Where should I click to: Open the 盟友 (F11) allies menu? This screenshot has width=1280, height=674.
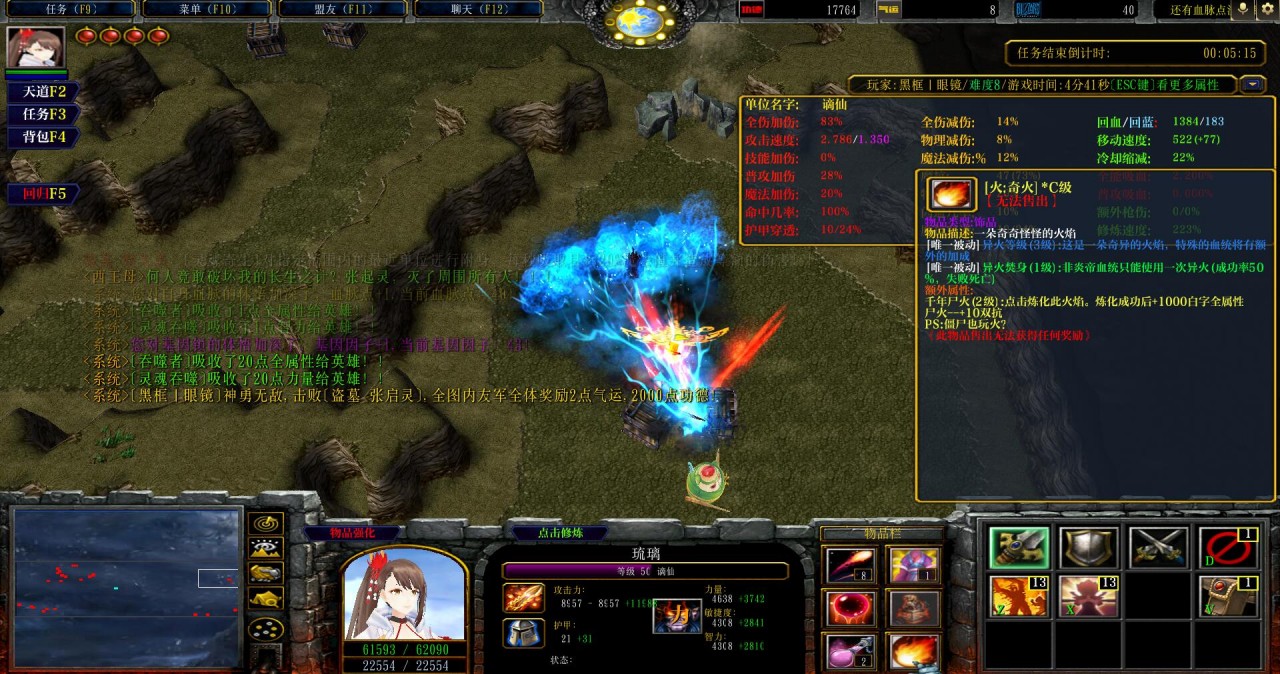pos(341,9)
